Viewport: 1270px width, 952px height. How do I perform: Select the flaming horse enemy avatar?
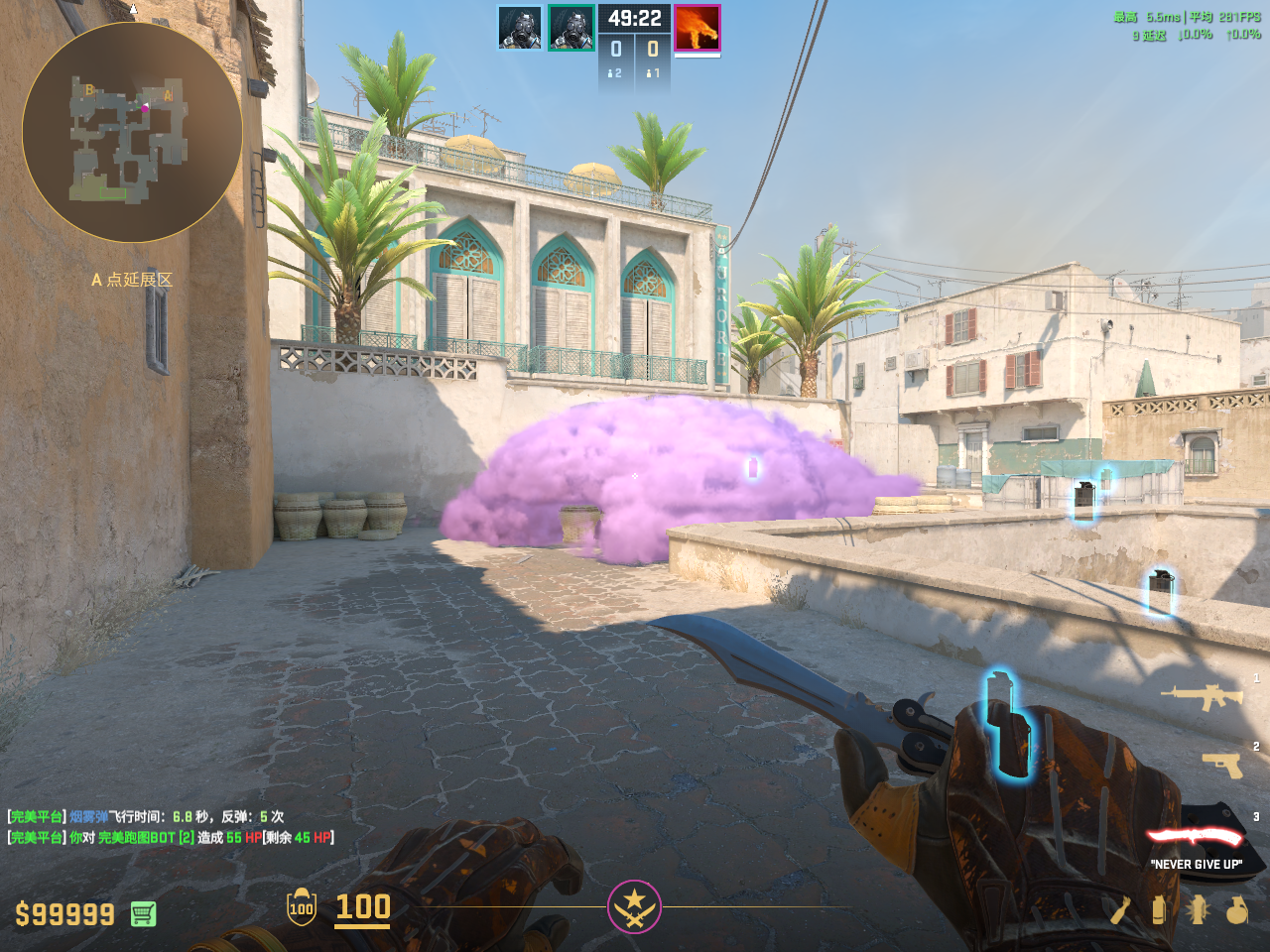click(697, 28)
